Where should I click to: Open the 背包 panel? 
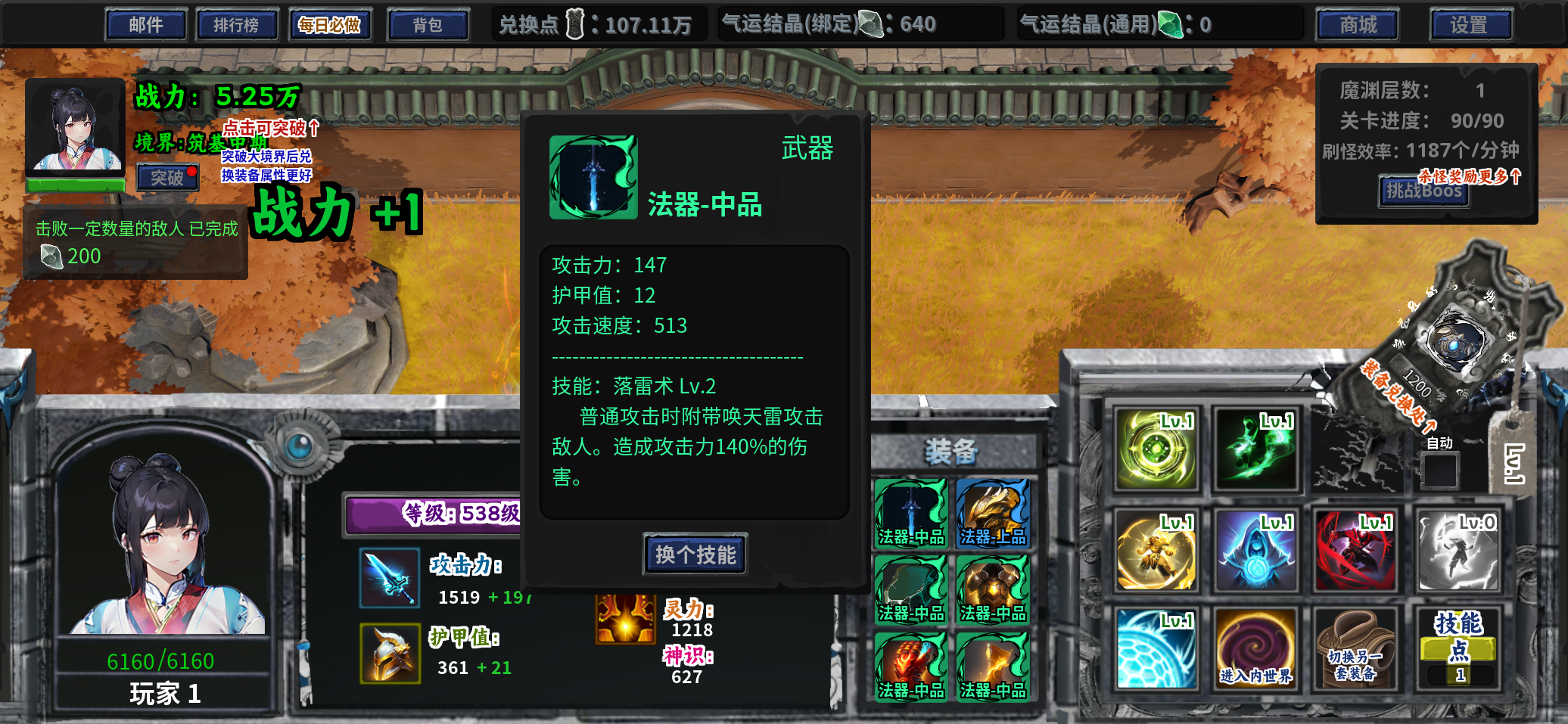click(428, 23)
